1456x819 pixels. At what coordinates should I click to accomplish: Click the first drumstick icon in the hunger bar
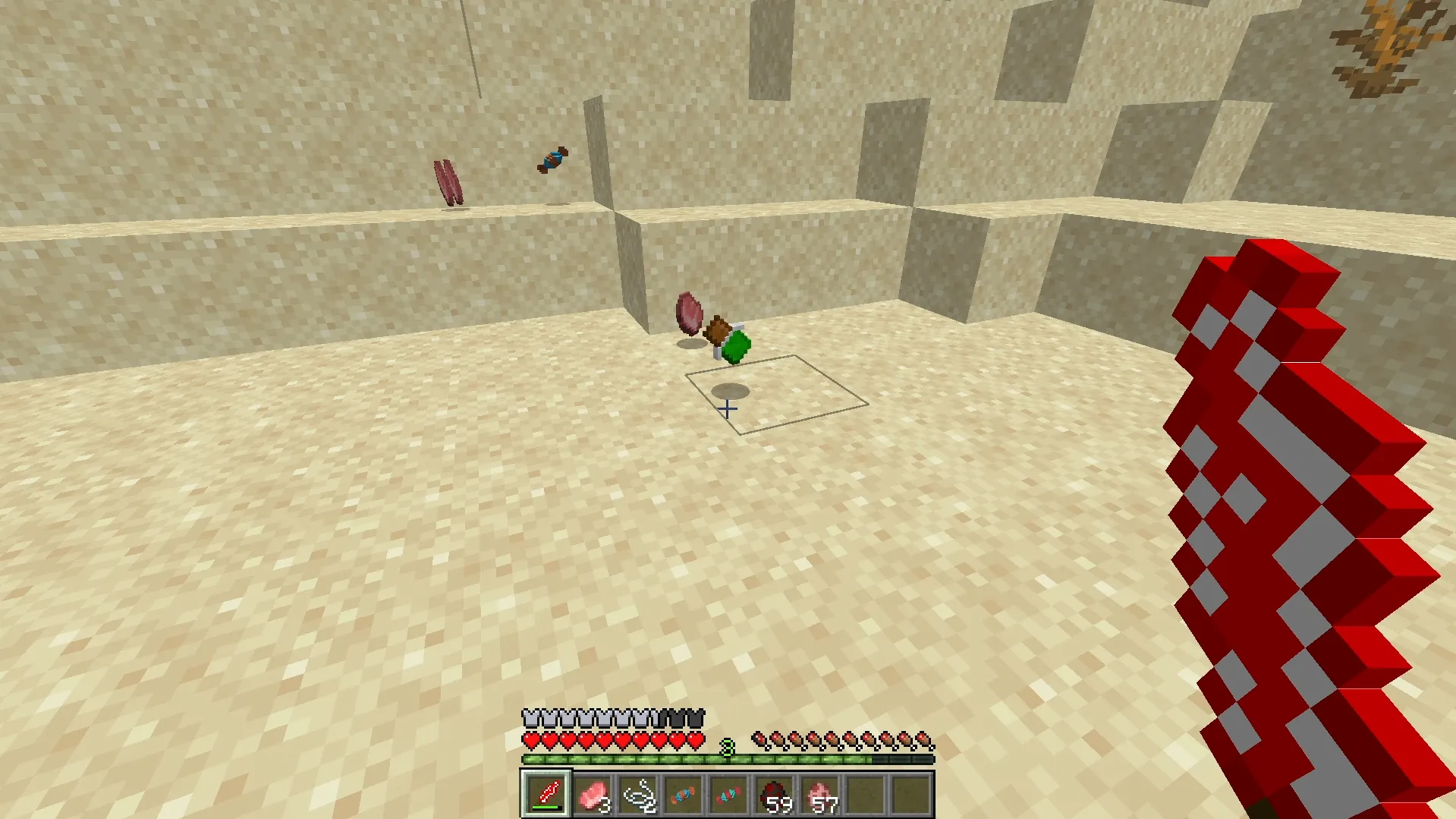coord(759,740)
